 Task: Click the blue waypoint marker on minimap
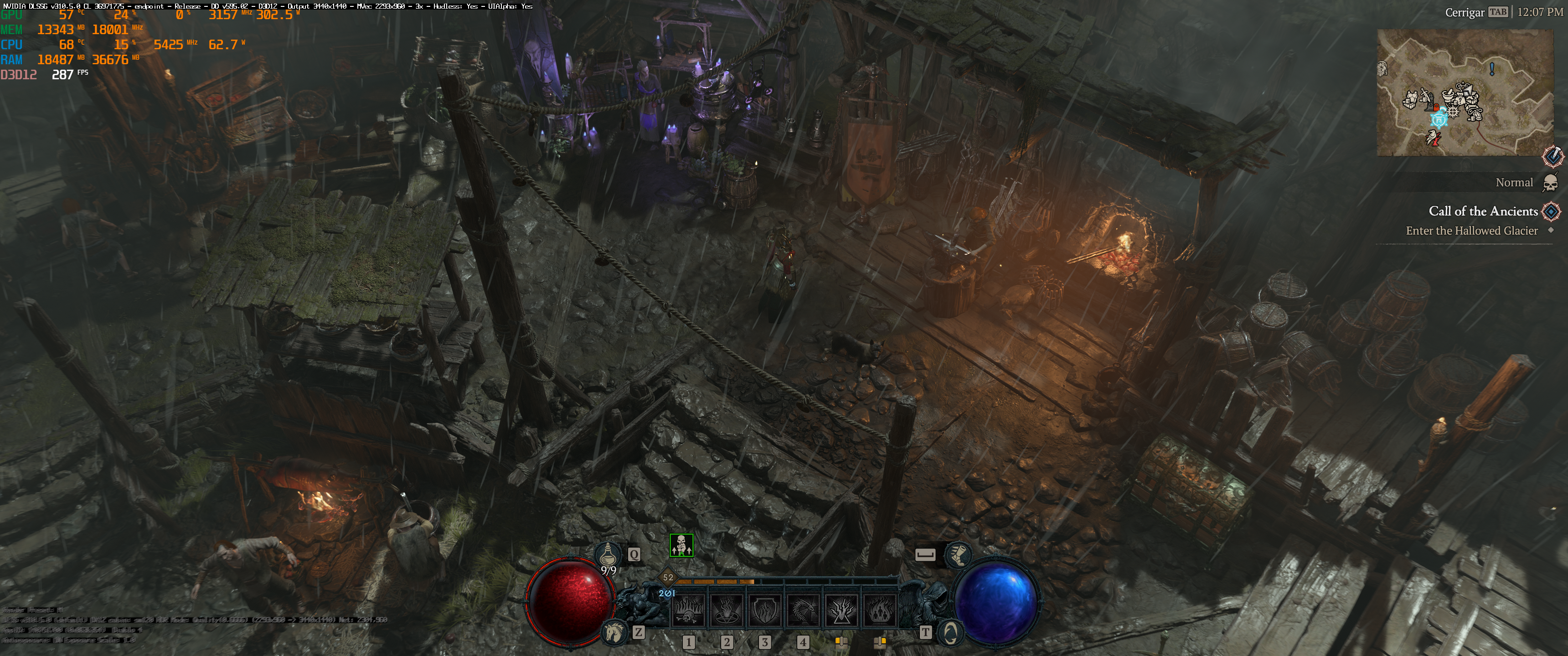(1439, 119)
